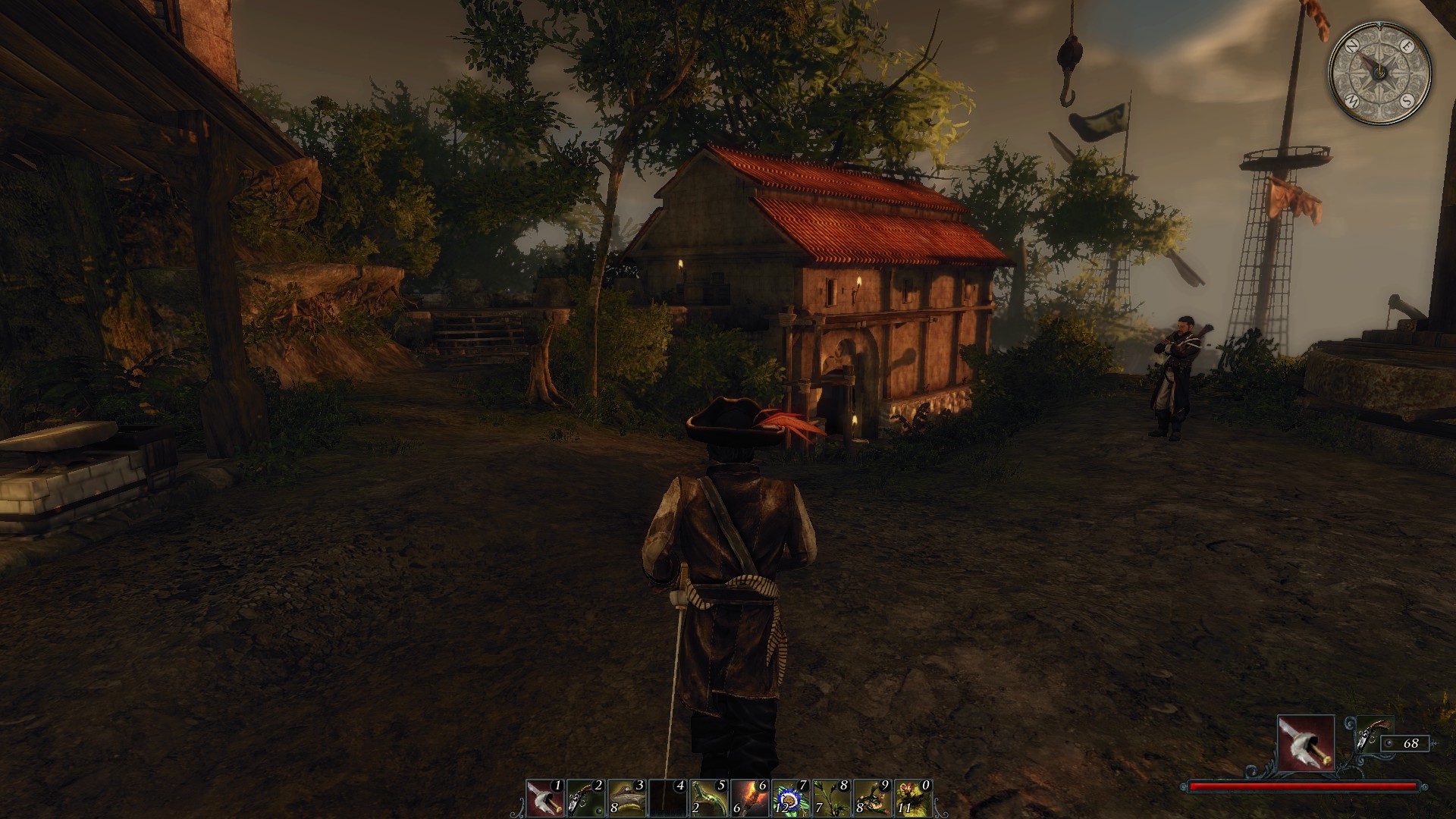Use the provisions in hotbar slot 3
Viewport: 1456px width, 819px height.
[x=627, y=798]
